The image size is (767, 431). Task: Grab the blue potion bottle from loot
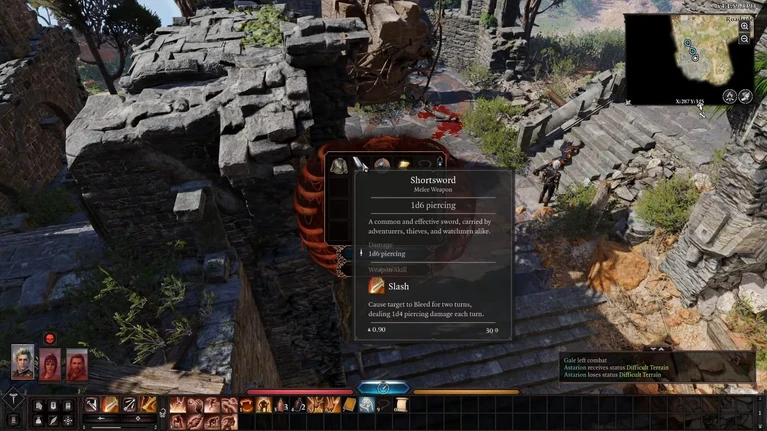pyautogui.click(x=440, y=162)
